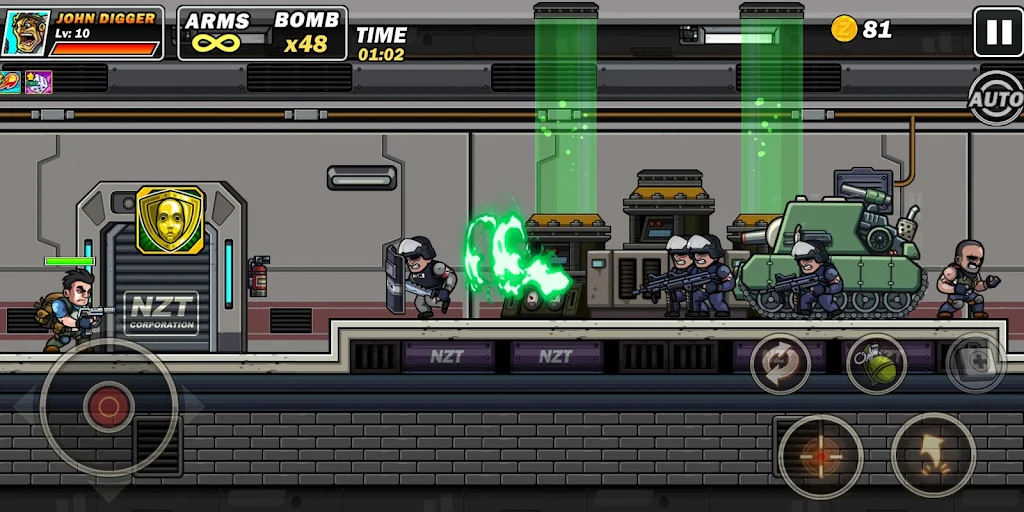Image resolution: width=1024 pixels, height=512 pixels.
Task: Tap the red virtual joystick knob
Action: point(107,406)
